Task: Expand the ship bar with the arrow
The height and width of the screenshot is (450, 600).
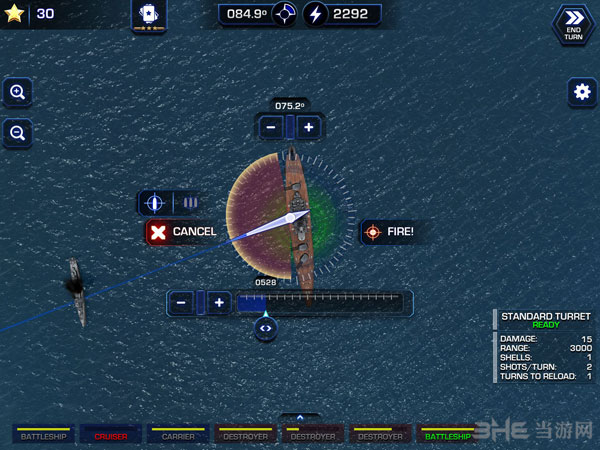Action: coord(299,418)
